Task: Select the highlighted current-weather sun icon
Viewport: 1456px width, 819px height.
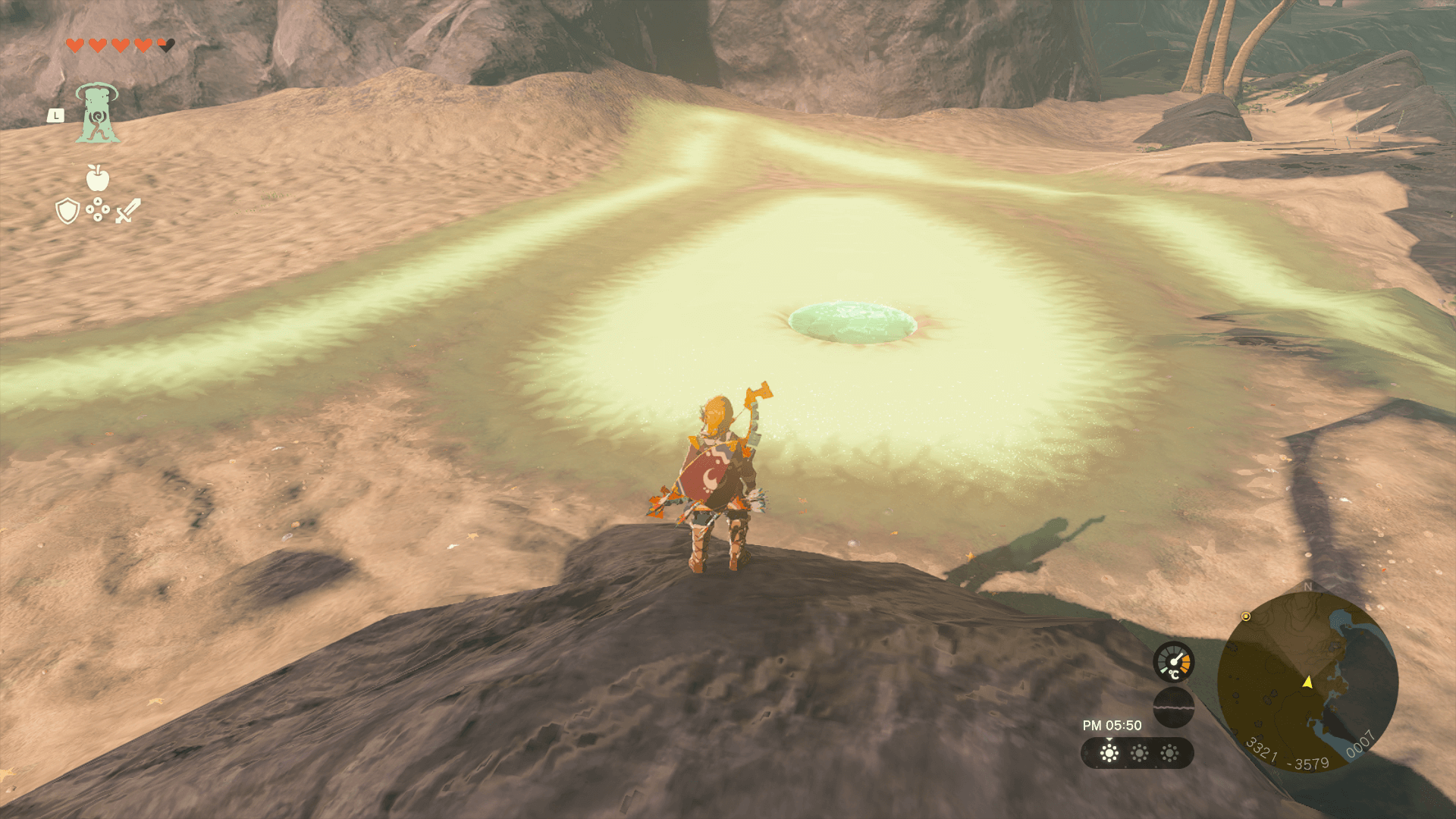Action: click(1109, 753)
